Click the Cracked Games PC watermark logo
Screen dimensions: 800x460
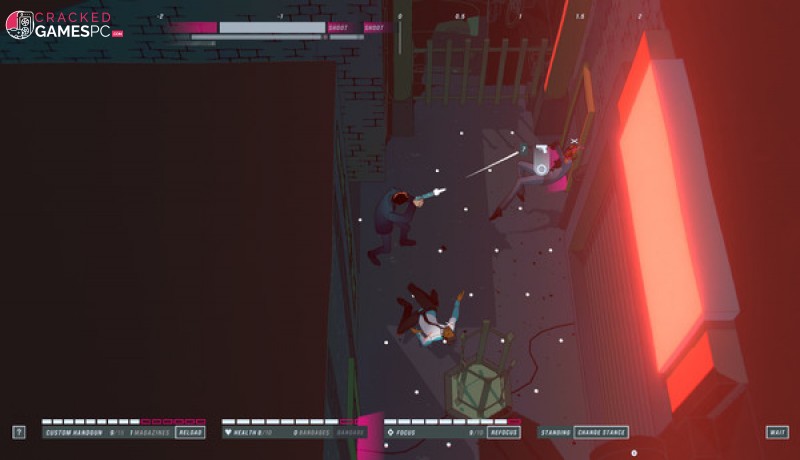[x=64, y=25]
